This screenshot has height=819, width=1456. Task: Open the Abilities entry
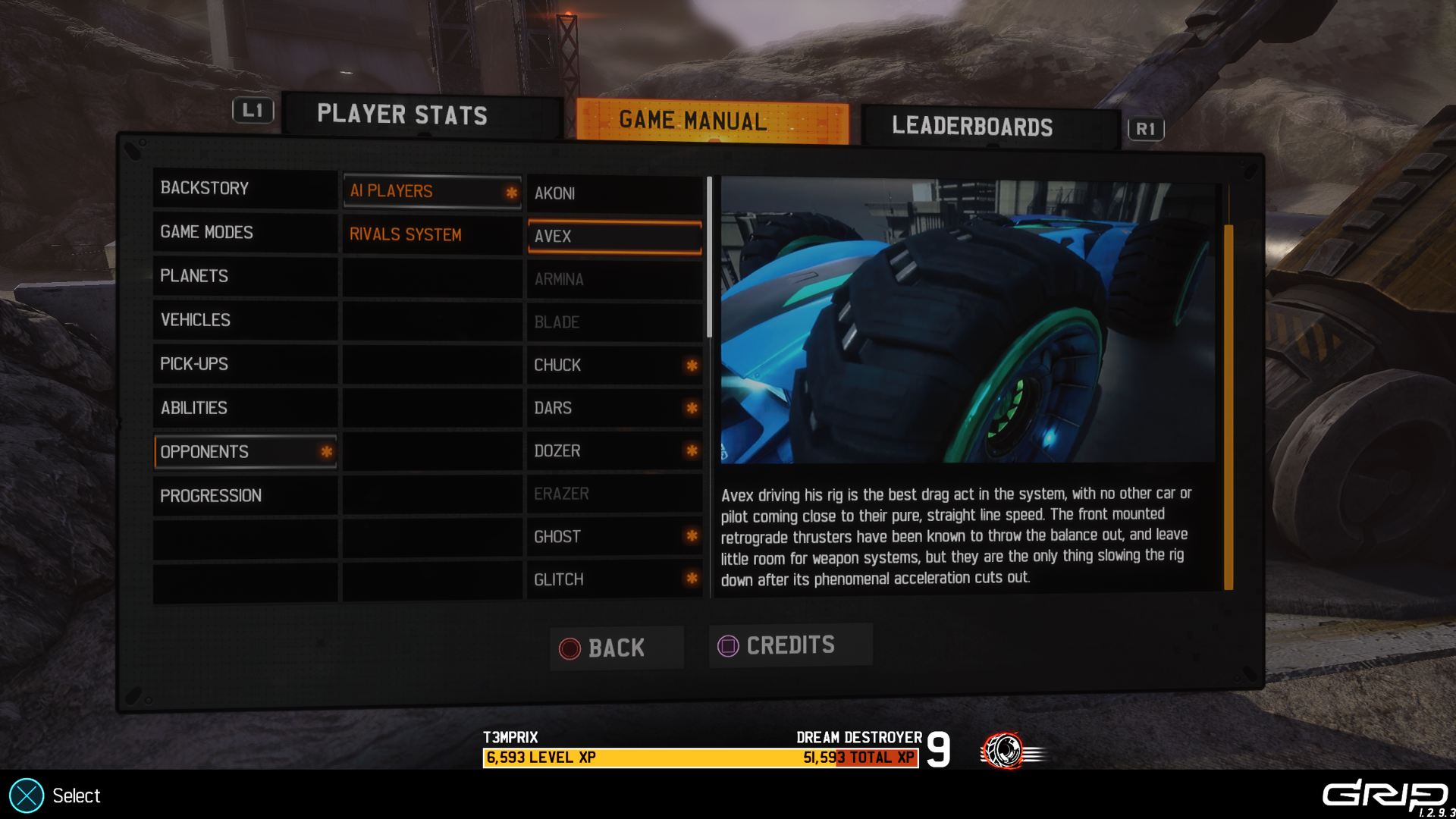[x=244, y=408]
